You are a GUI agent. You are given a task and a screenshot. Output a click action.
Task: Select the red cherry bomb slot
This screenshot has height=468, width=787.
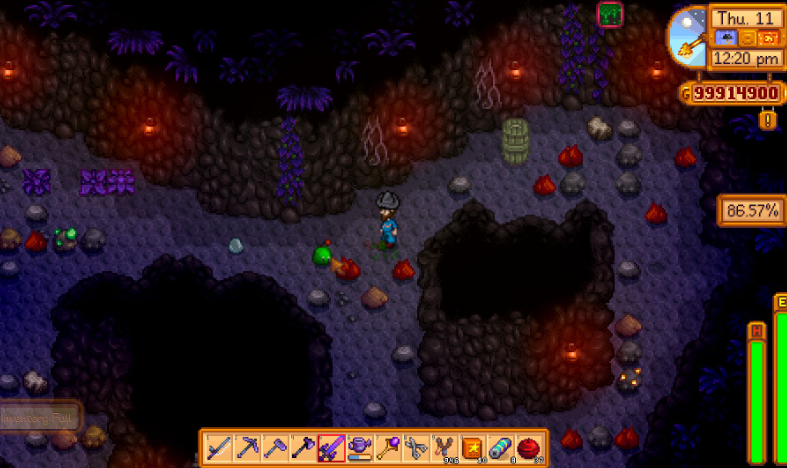tap(527, 448)
